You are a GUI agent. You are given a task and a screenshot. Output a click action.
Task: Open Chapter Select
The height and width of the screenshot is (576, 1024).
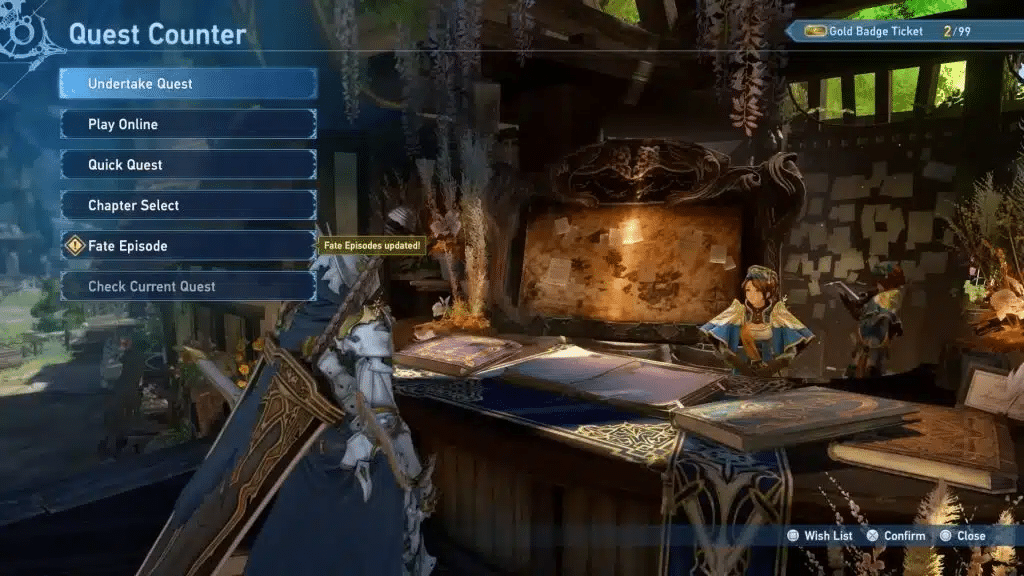[188, 205]
